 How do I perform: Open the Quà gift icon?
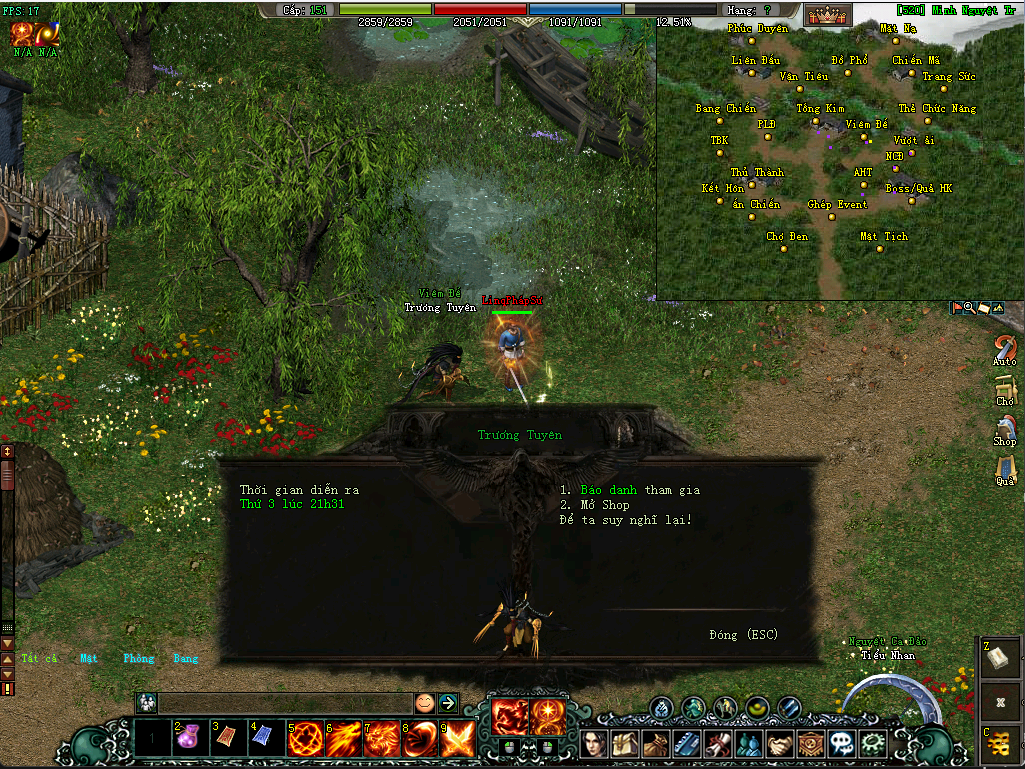click(x=1005, y=468)
